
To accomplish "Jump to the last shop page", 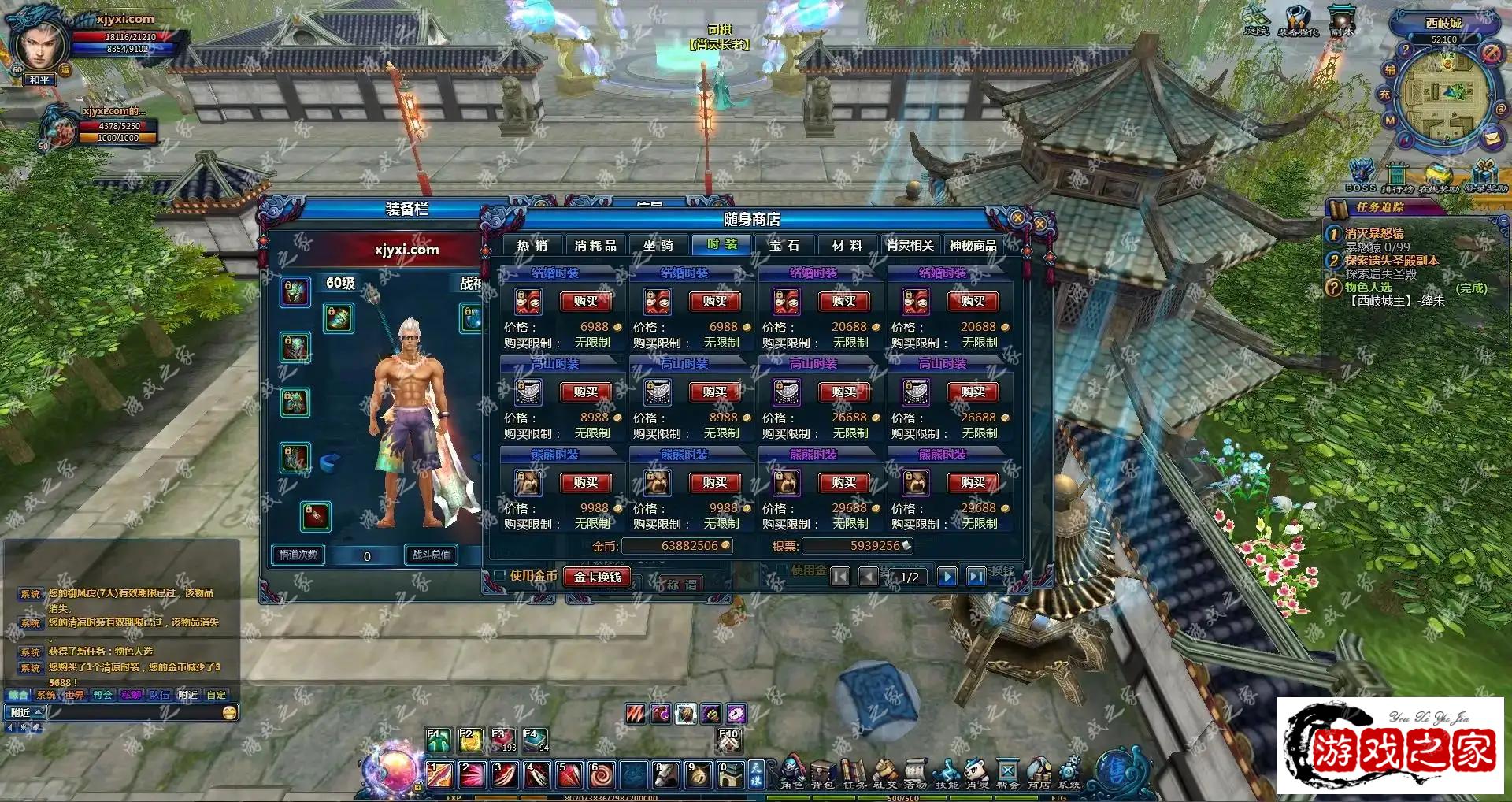I will click(x=976, y=577).
